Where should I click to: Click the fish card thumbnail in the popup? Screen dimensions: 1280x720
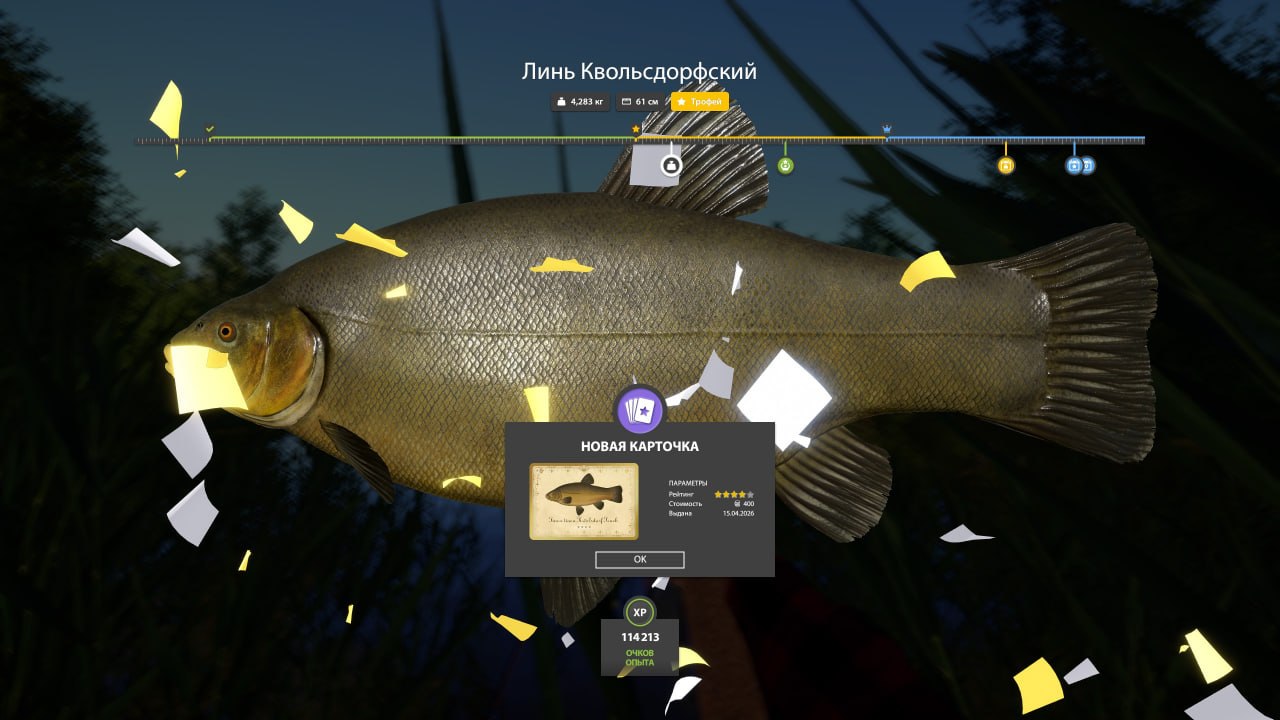[x=583, y=499]
